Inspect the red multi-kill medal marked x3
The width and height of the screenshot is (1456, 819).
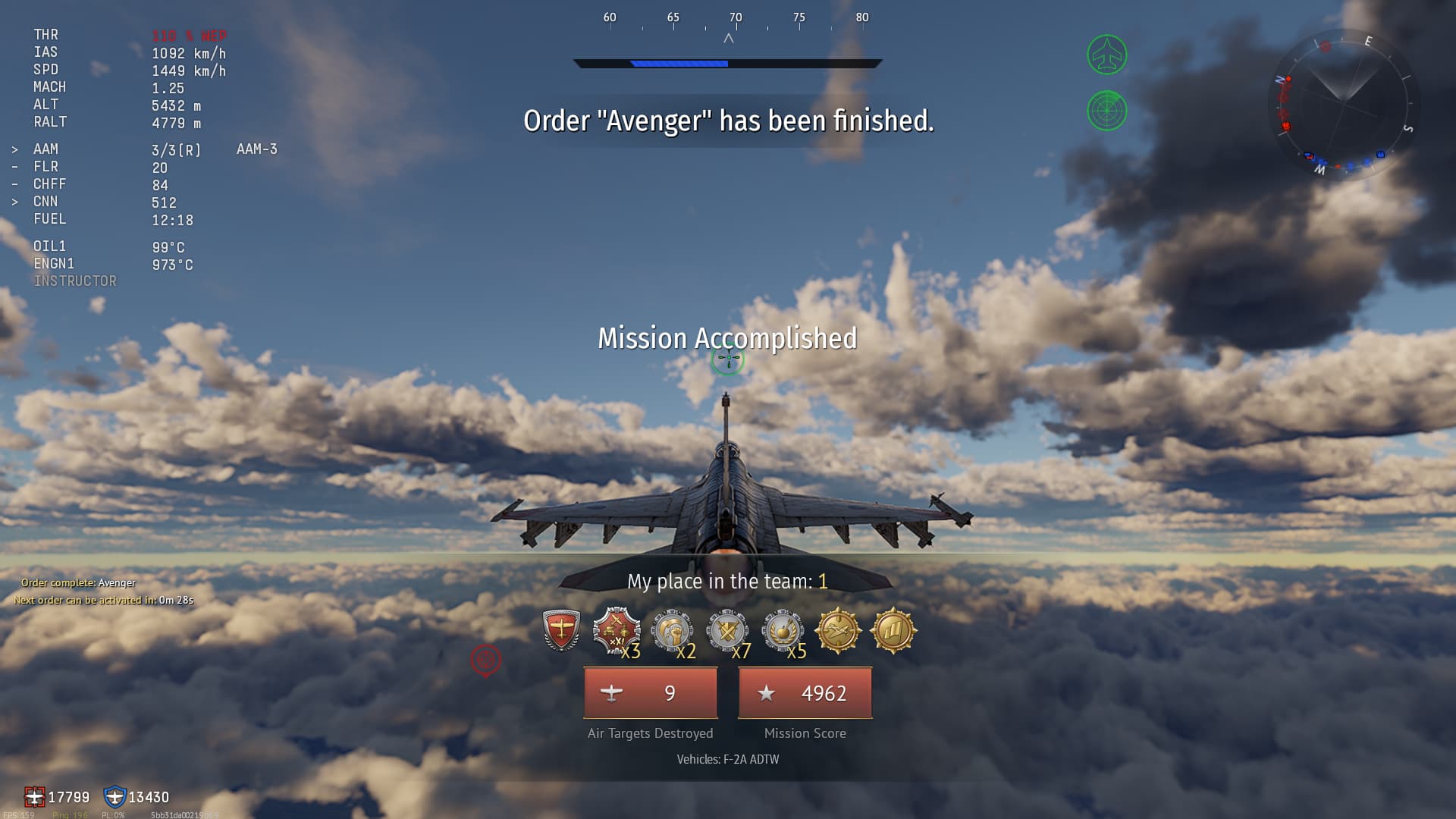(x=616, y=630)
